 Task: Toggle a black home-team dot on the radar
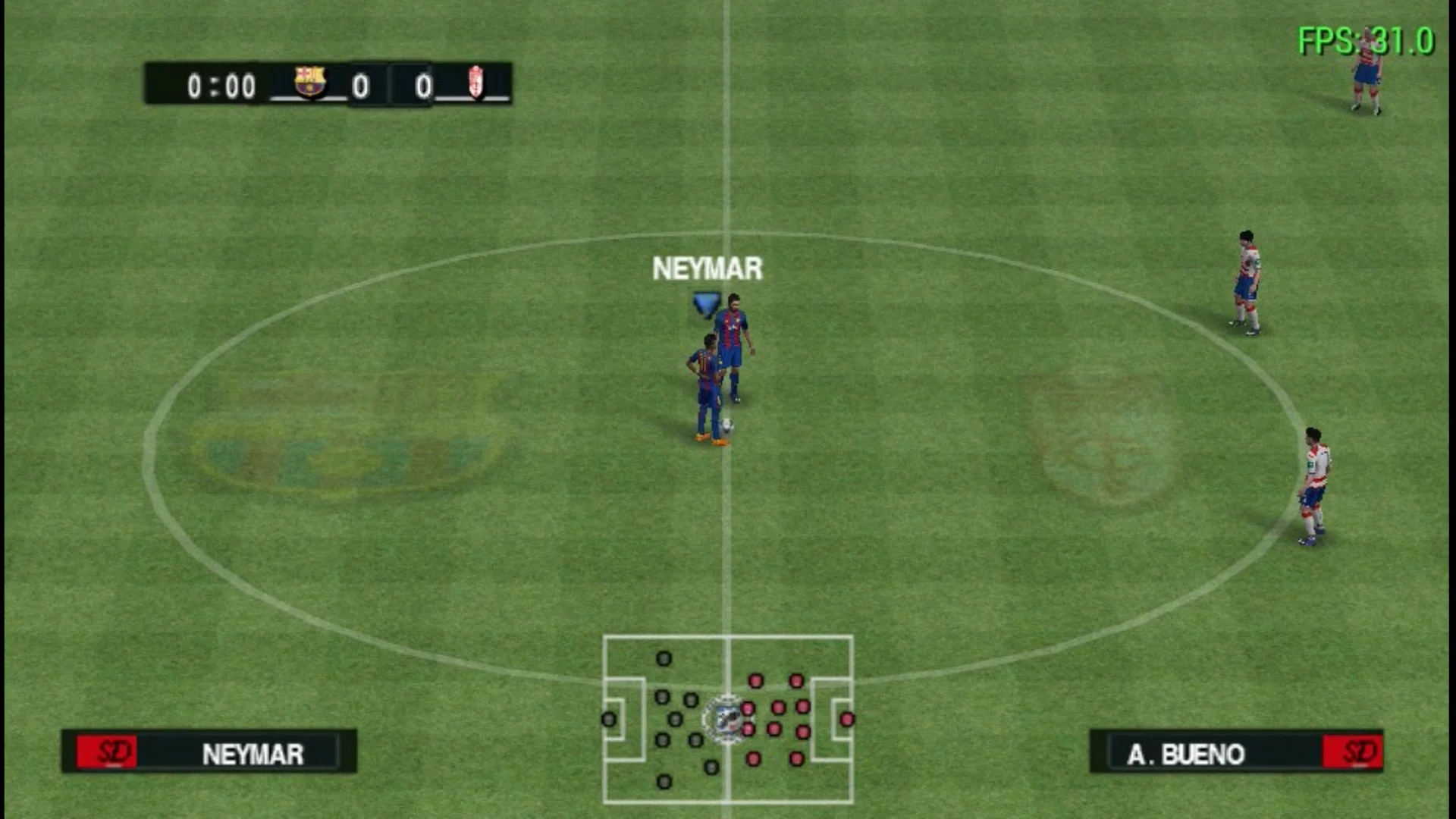[664, 658]
